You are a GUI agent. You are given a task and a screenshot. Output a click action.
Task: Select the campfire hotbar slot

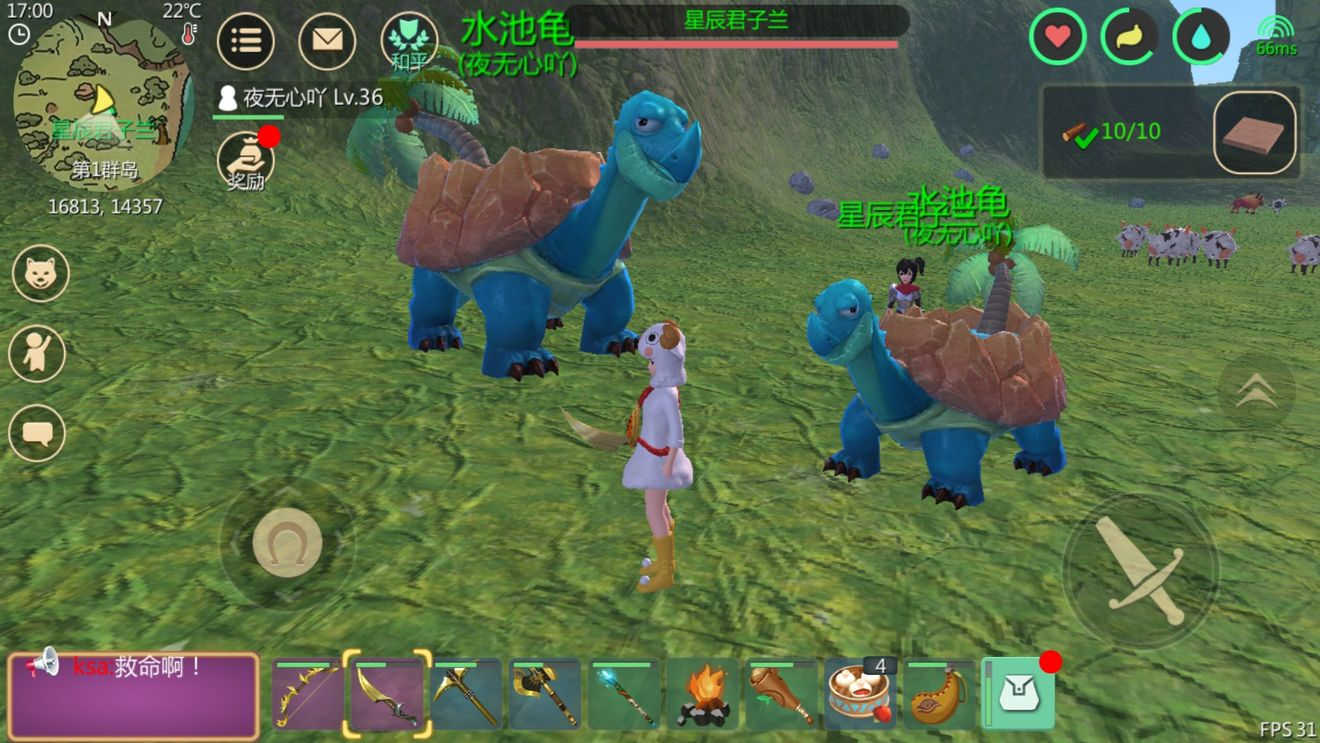coord(703,693)
